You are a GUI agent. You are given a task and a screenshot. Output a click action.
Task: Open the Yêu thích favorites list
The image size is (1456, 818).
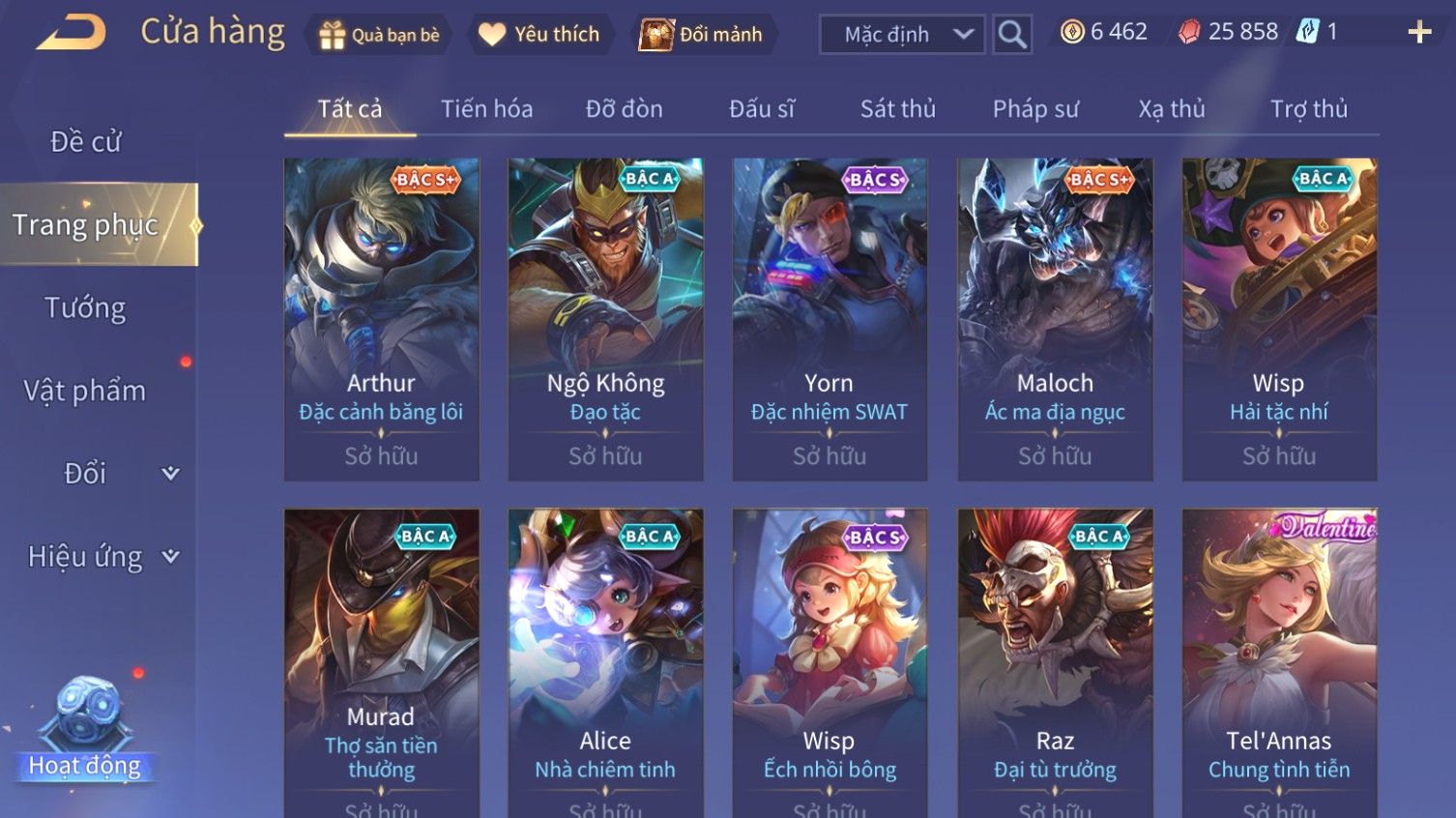(539, 35)
